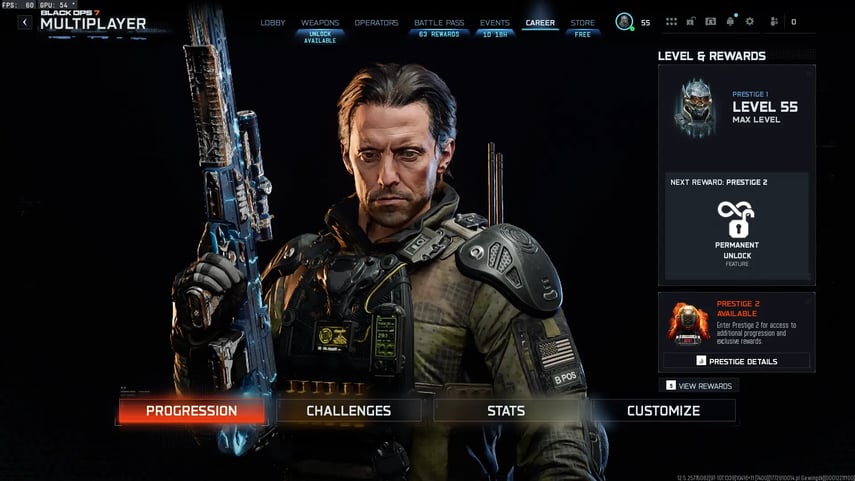Show the Battle Pass tab
This screenshot has height=481, width=855.
[x=437, y=22]
